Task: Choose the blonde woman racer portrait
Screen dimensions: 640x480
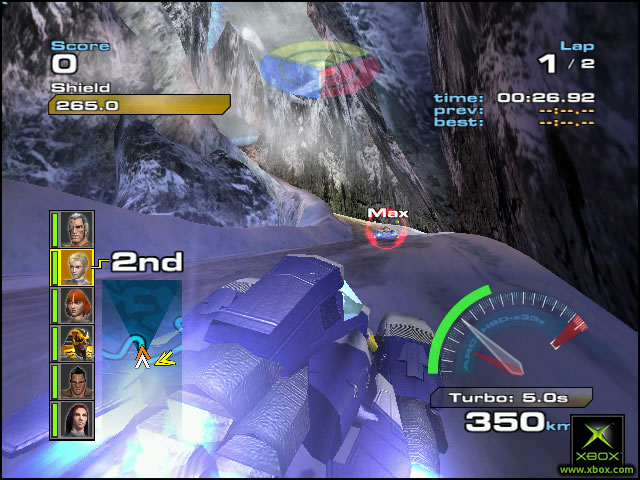Action: pyautogui.click(x=78, y=267)
